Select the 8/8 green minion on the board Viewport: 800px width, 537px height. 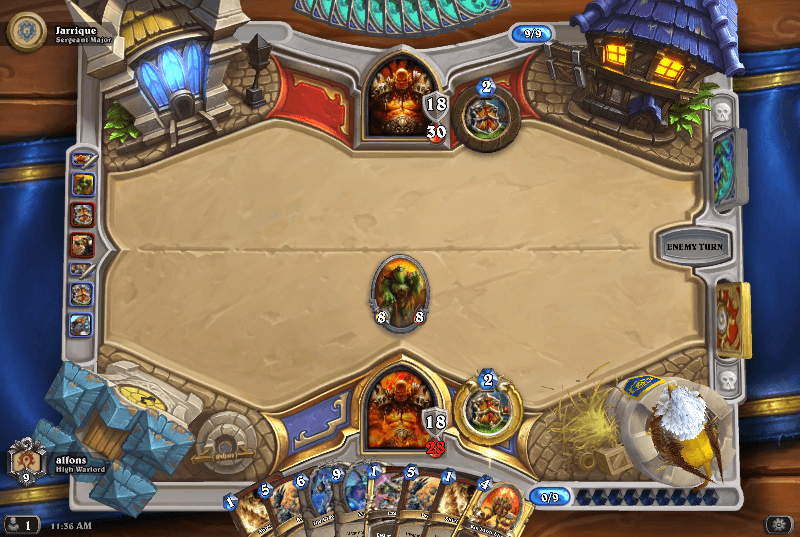400,292
